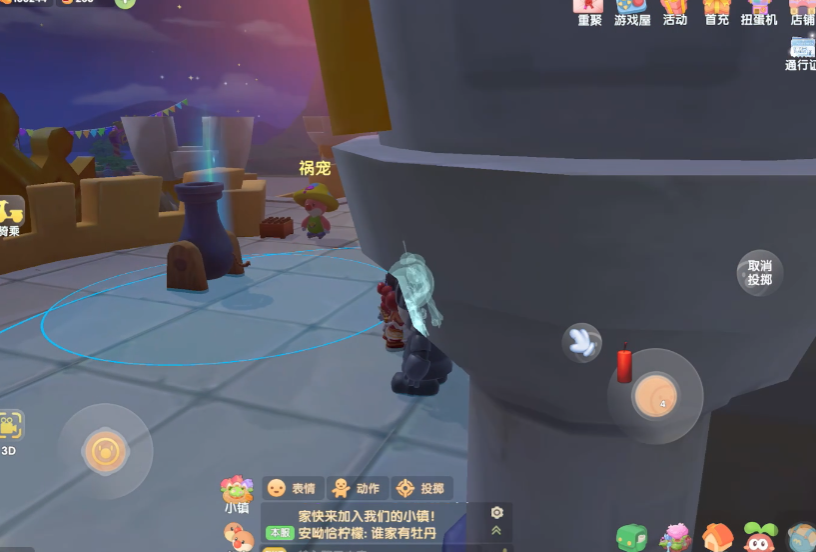Viewport: 816px width, 552px height.
Task: Open the 首充 first recharge offer
Action: [716, 10]
